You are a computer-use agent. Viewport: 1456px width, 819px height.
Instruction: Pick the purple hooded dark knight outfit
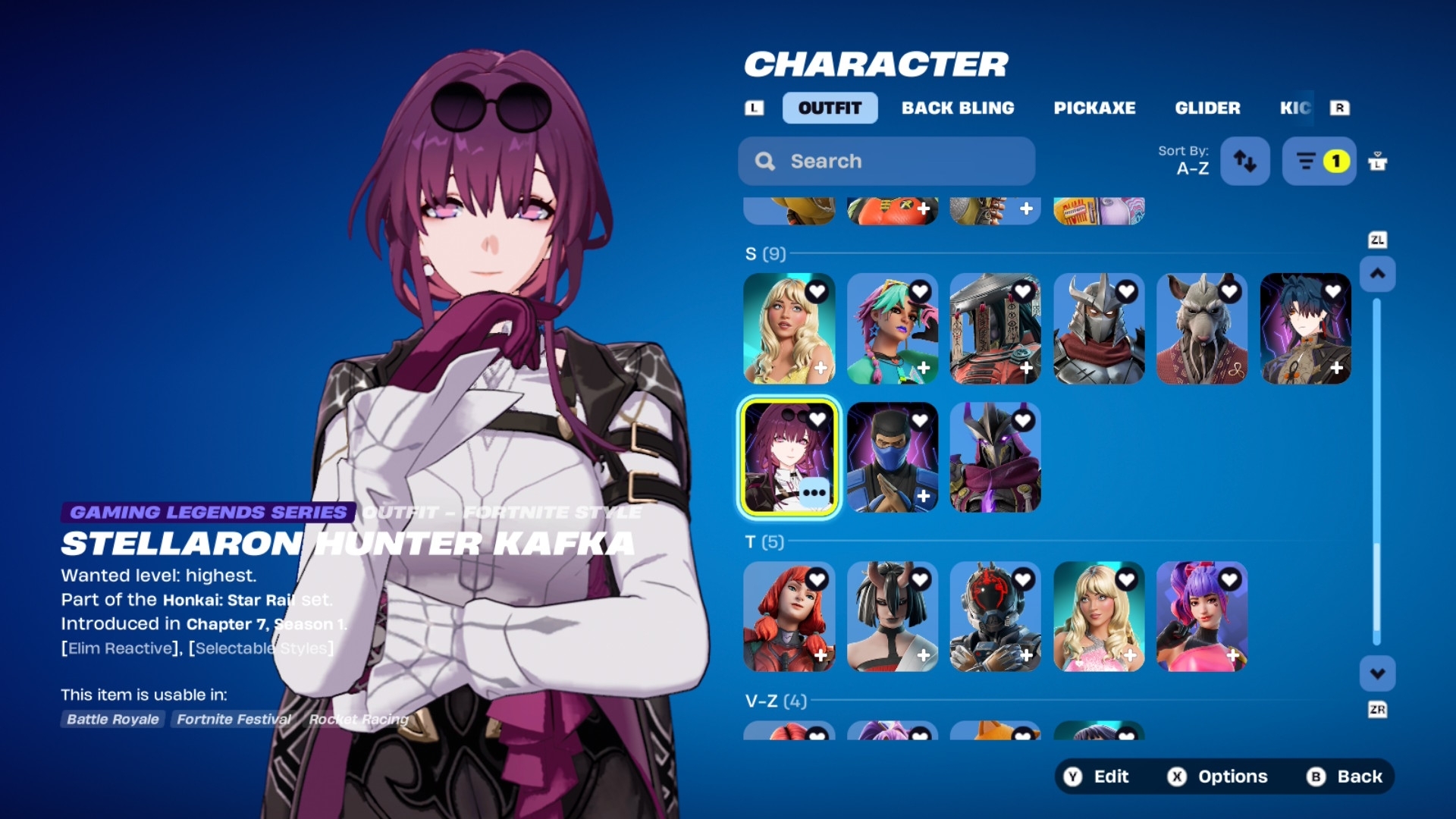(x=995, y=457)
